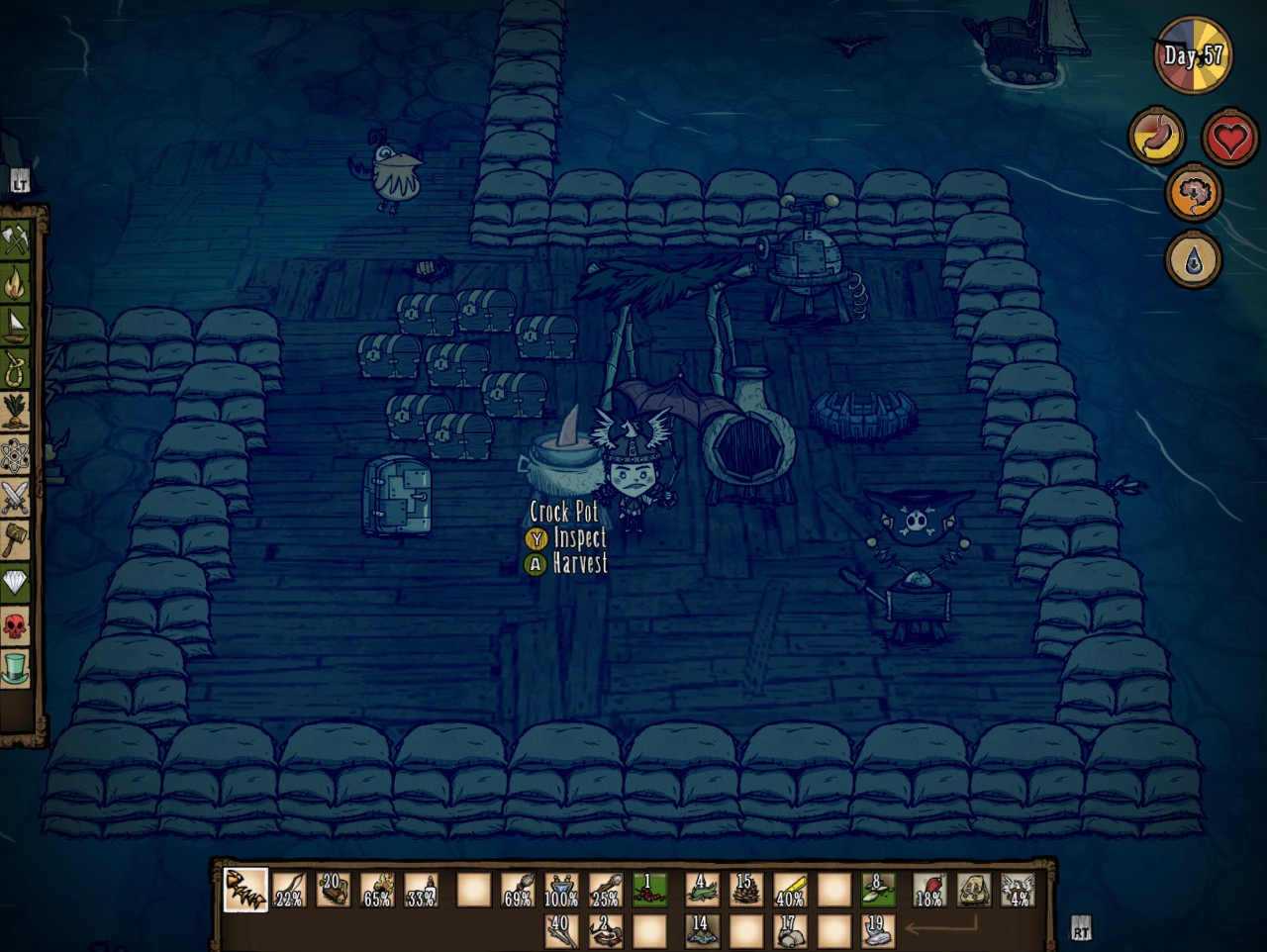
Task: Pick the log stack of 20
Action: click(335, 890)
